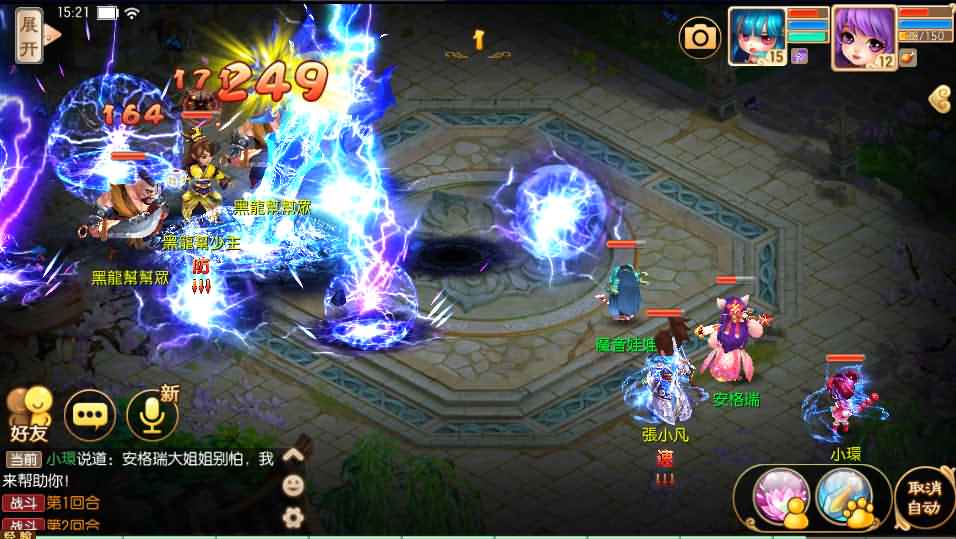Screen dimensions: 956x539
Task: Choose the blue pet skill with paw
Action: (843, 495)
